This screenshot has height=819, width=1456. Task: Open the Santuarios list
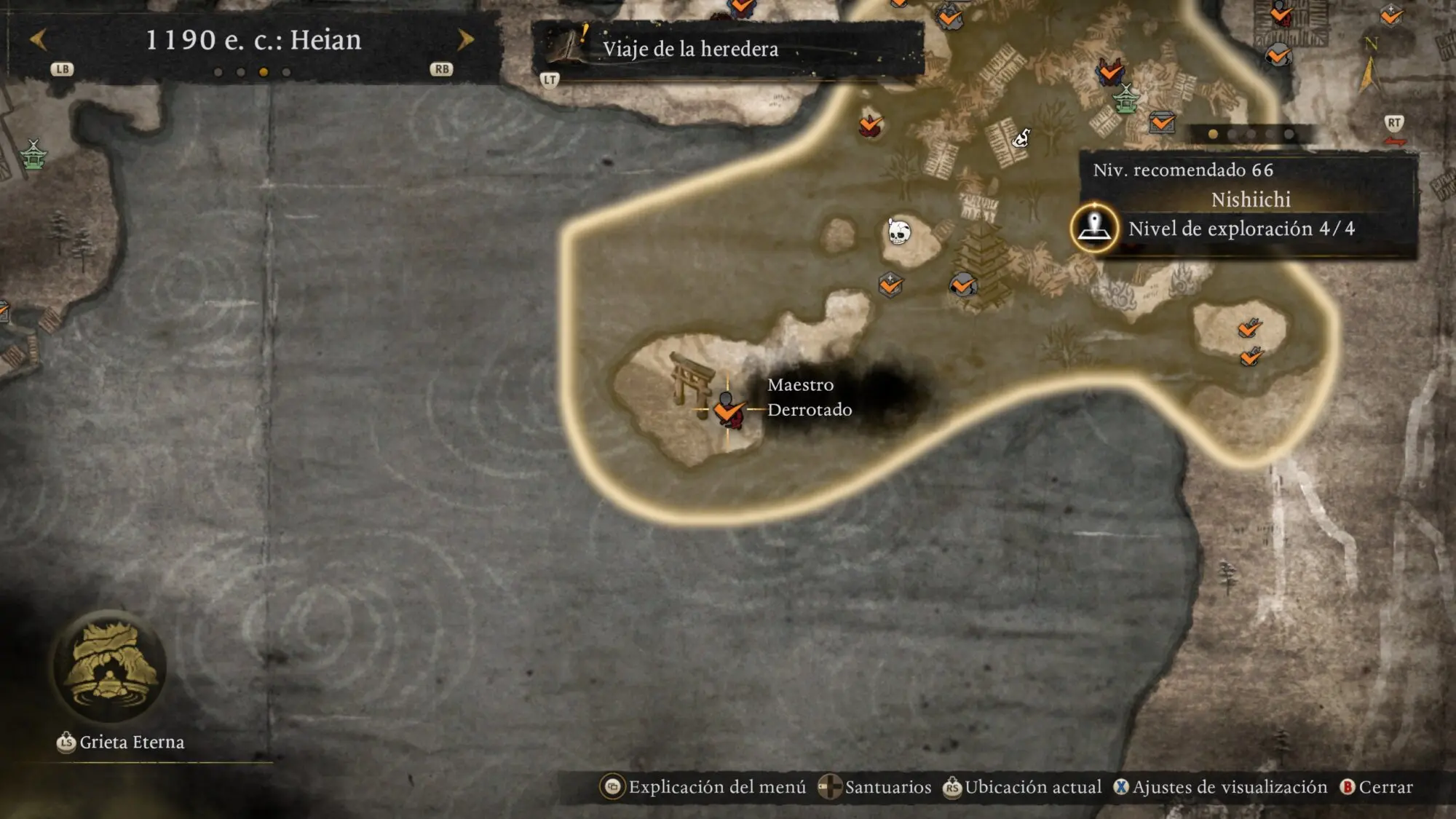click(874, 787)
